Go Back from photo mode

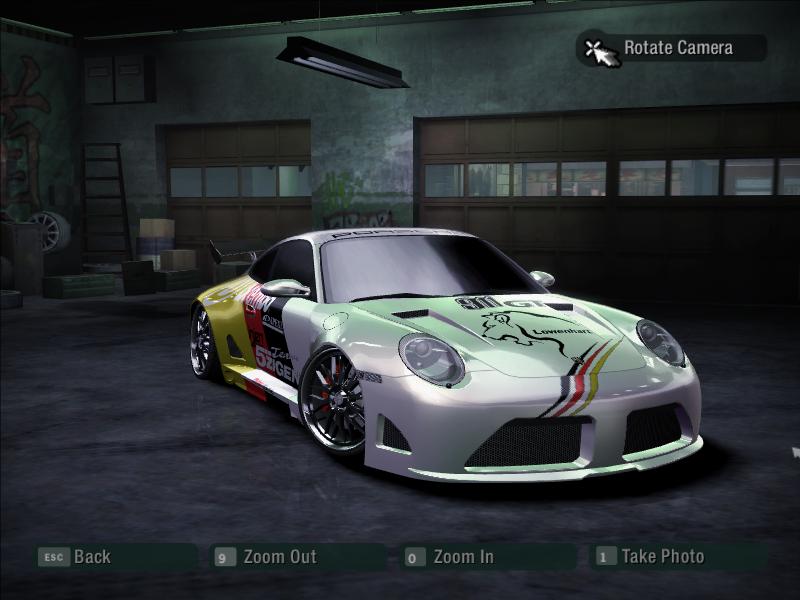tap(92, 557)
